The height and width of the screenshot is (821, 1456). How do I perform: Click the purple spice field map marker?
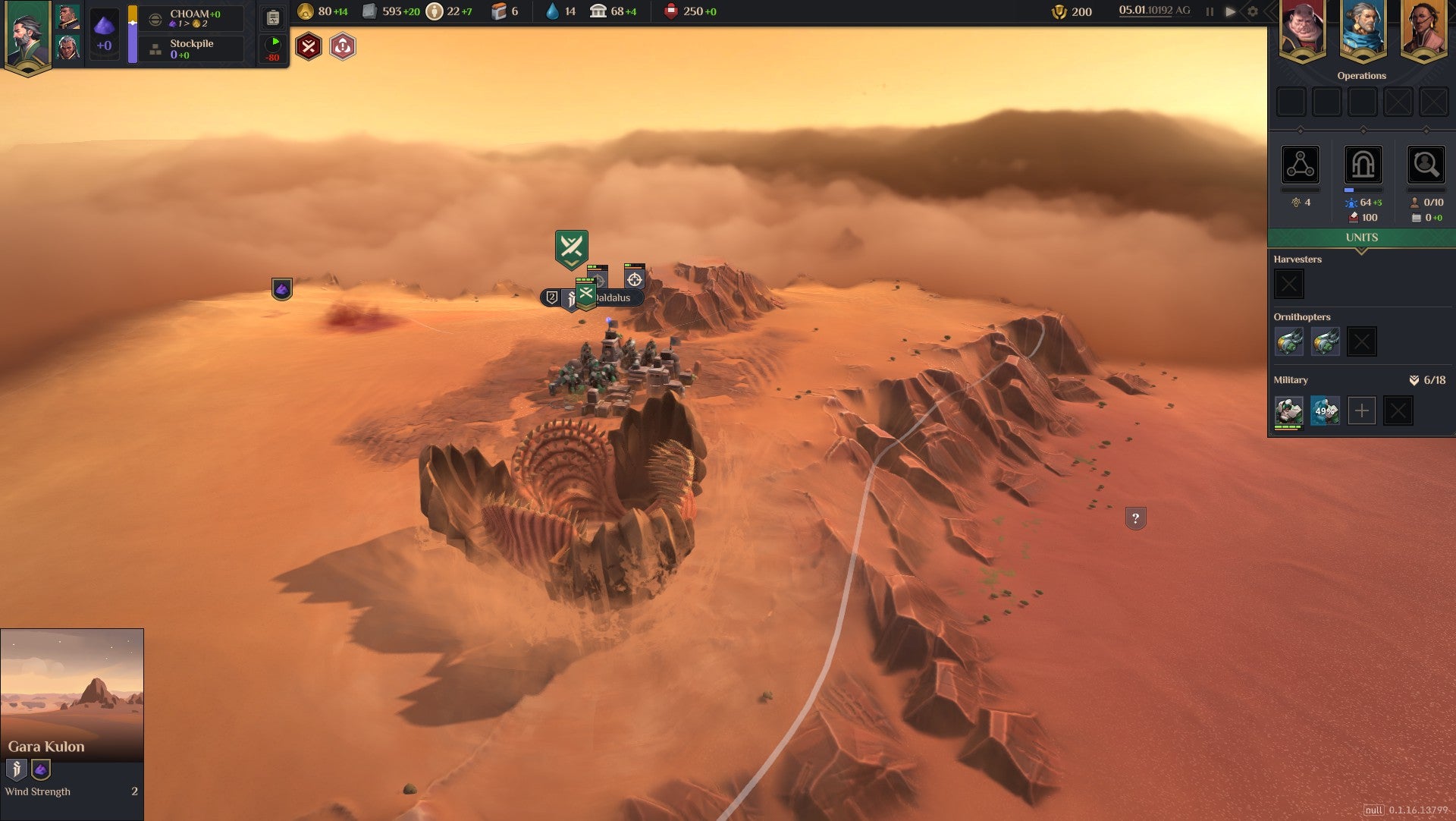pos(282,289)
